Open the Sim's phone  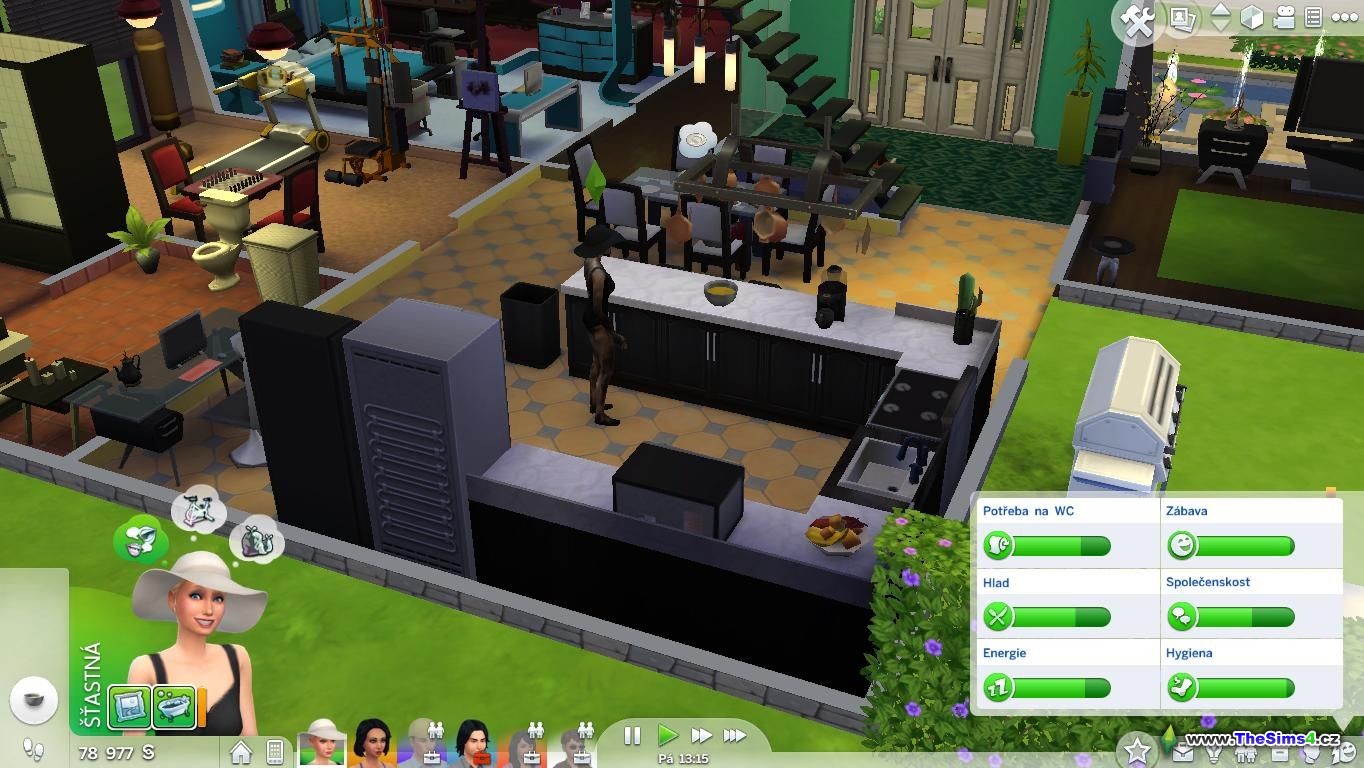click(275, 751)
